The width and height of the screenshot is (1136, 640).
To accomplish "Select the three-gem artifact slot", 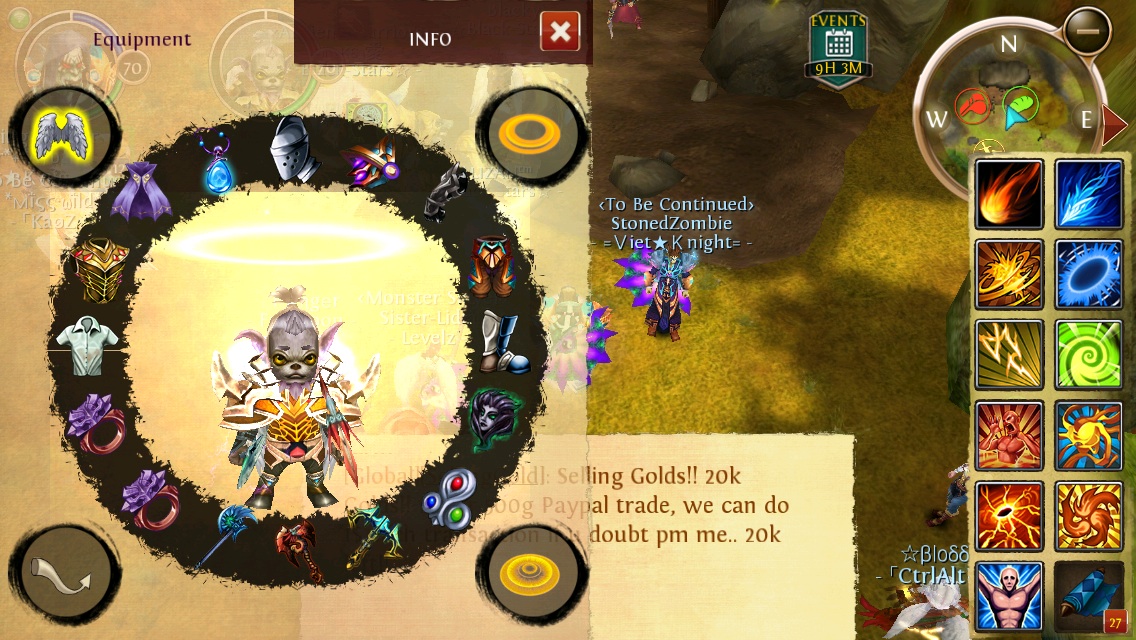I will pos(447,497).
